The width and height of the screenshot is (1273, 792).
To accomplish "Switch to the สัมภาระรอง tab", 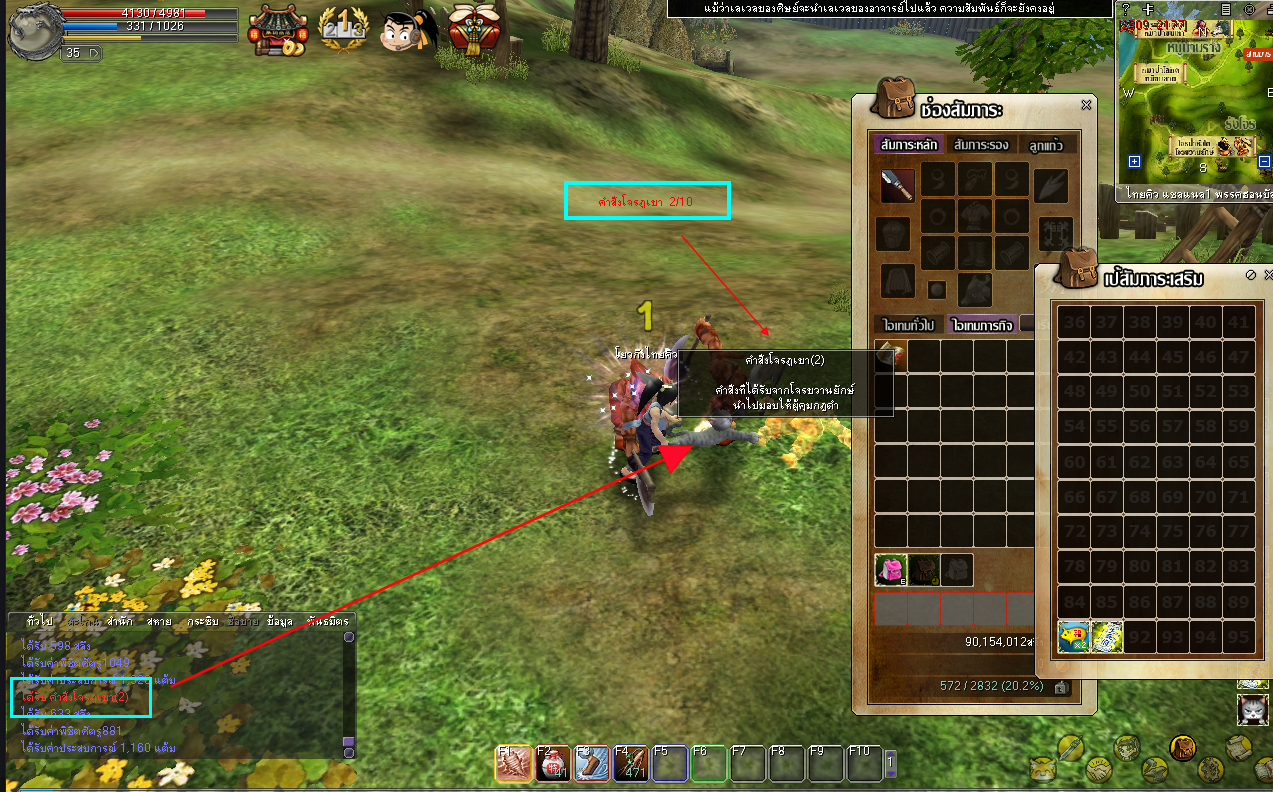I will pos(981,144).
